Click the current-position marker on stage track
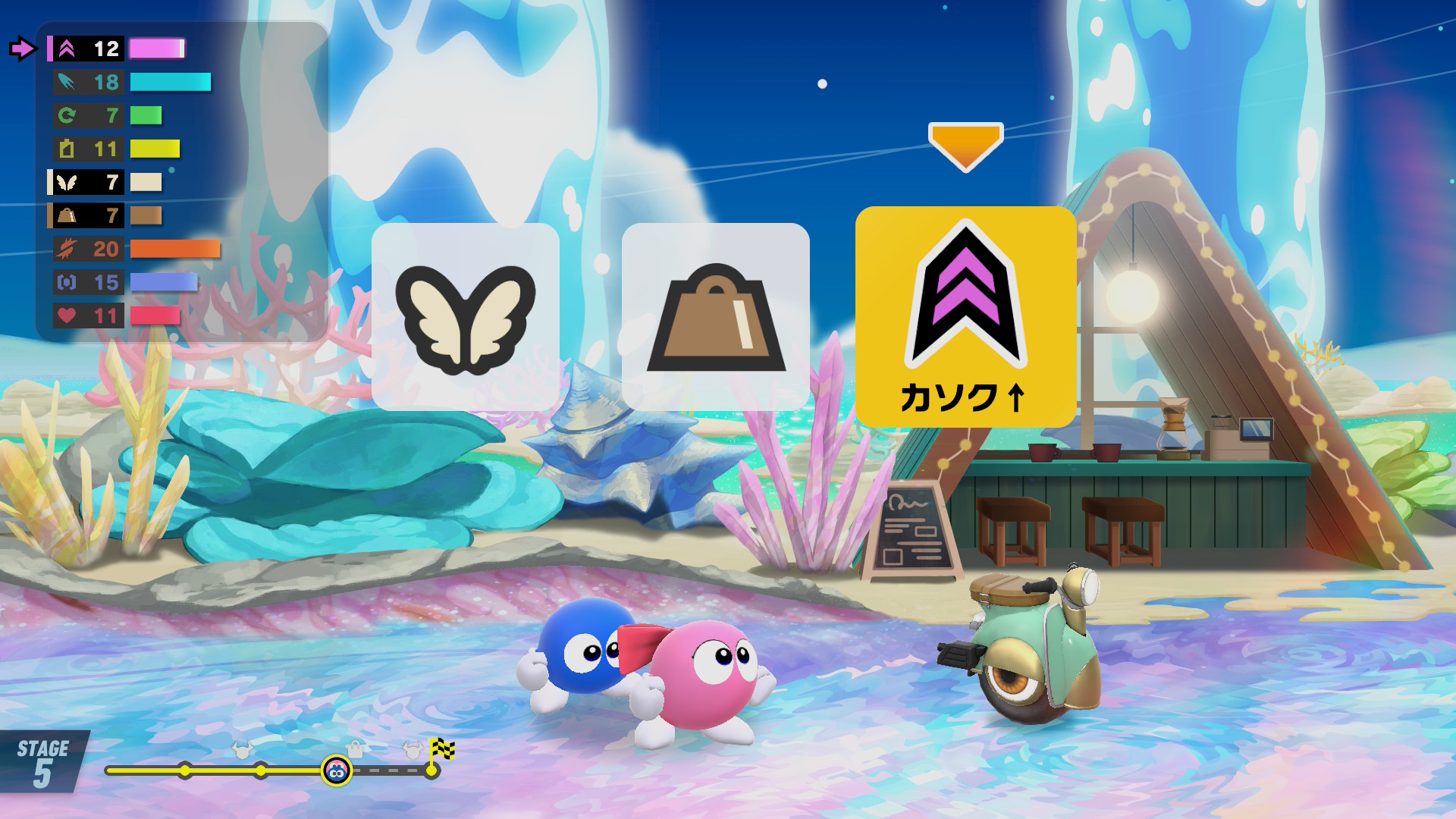 click(336, 771)
